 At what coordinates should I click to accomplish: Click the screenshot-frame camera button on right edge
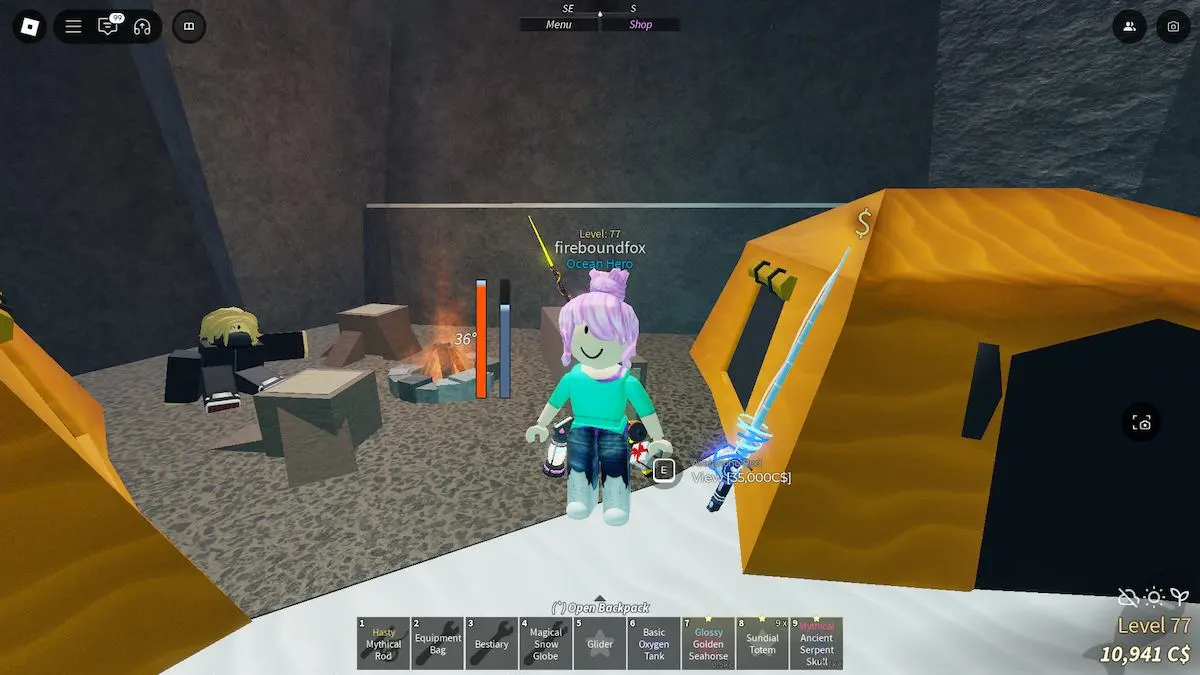click(1143, 423)
